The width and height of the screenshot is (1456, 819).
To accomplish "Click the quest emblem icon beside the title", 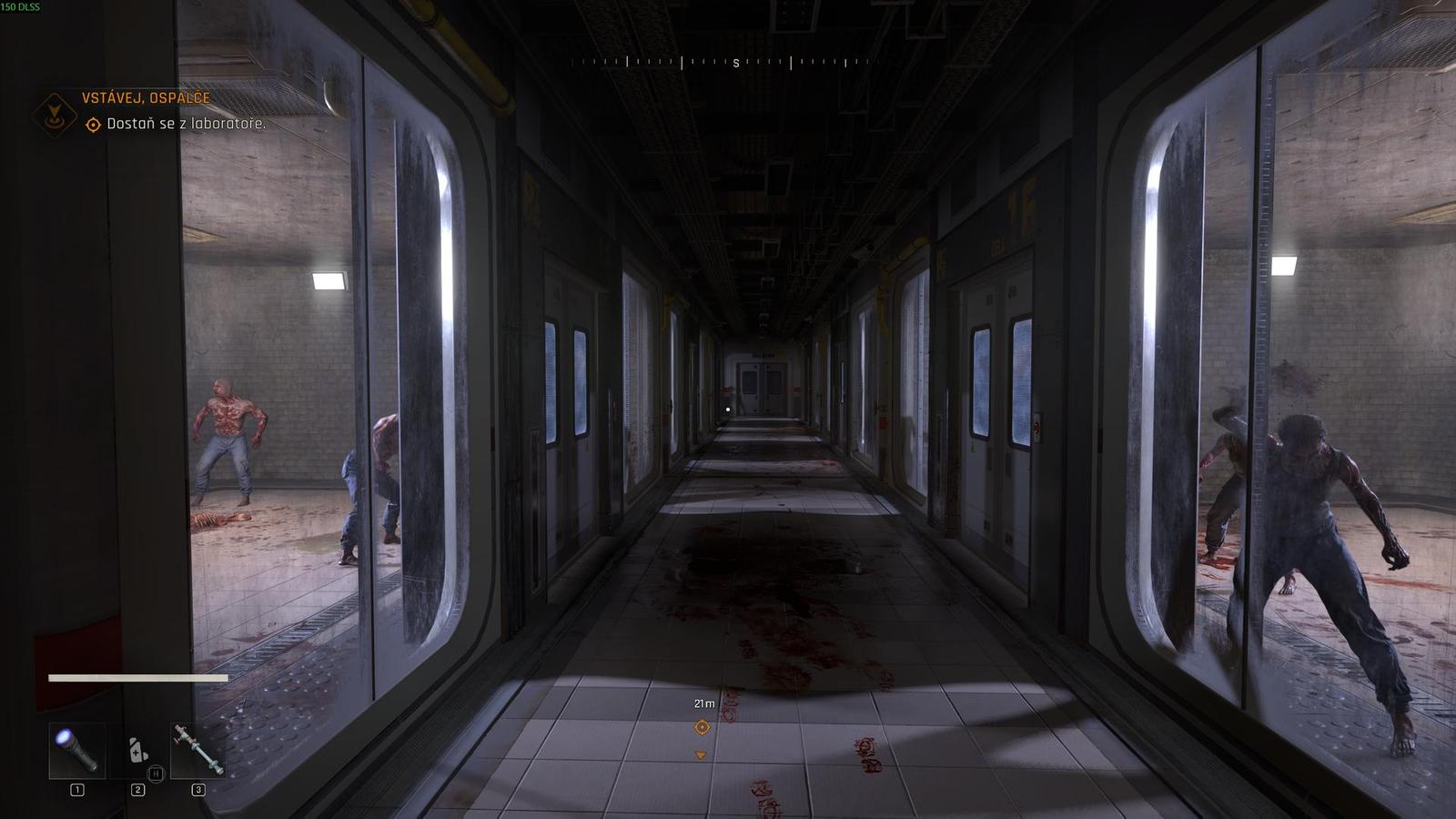I will 55,113.
